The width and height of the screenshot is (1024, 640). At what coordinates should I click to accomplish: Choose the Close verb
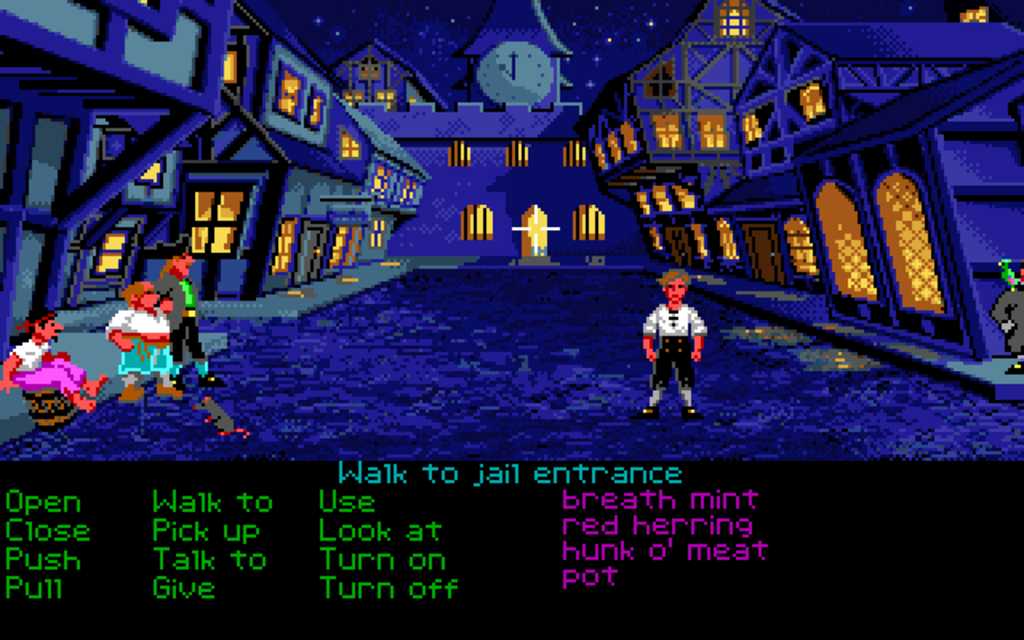coord(47,531)
